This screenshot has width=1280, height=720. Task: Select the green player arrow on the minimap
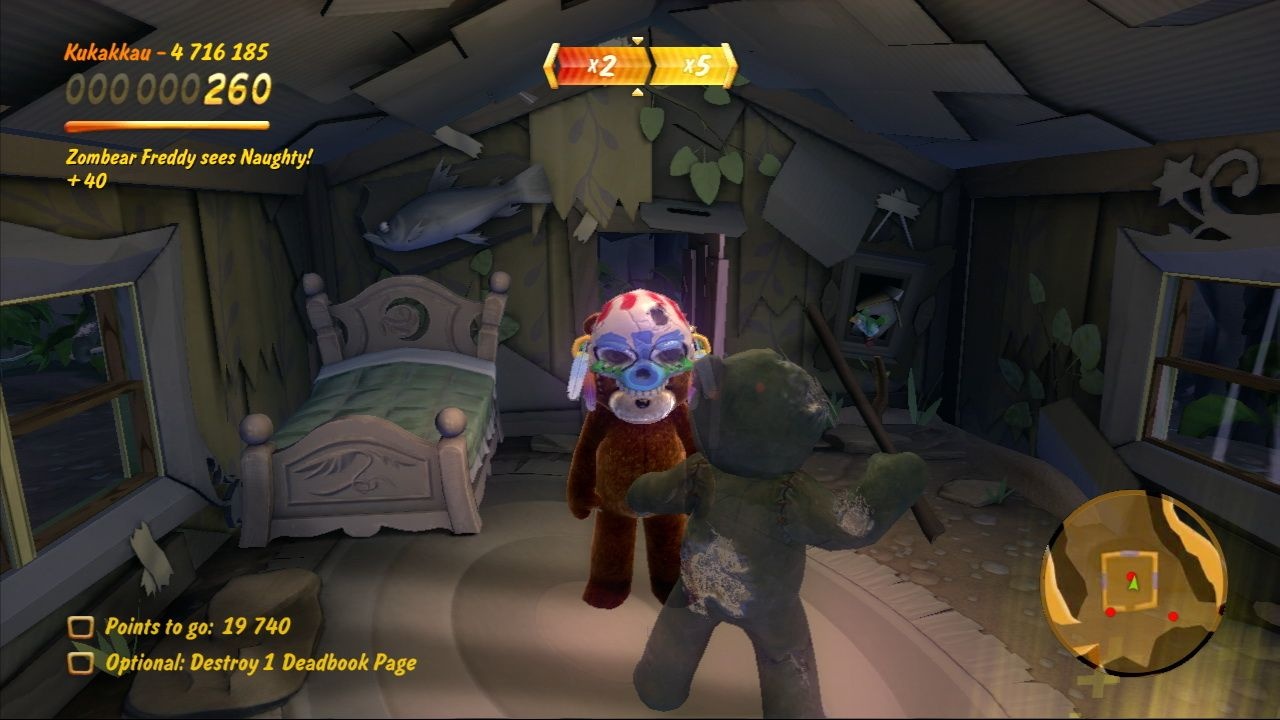point(1133,584)
